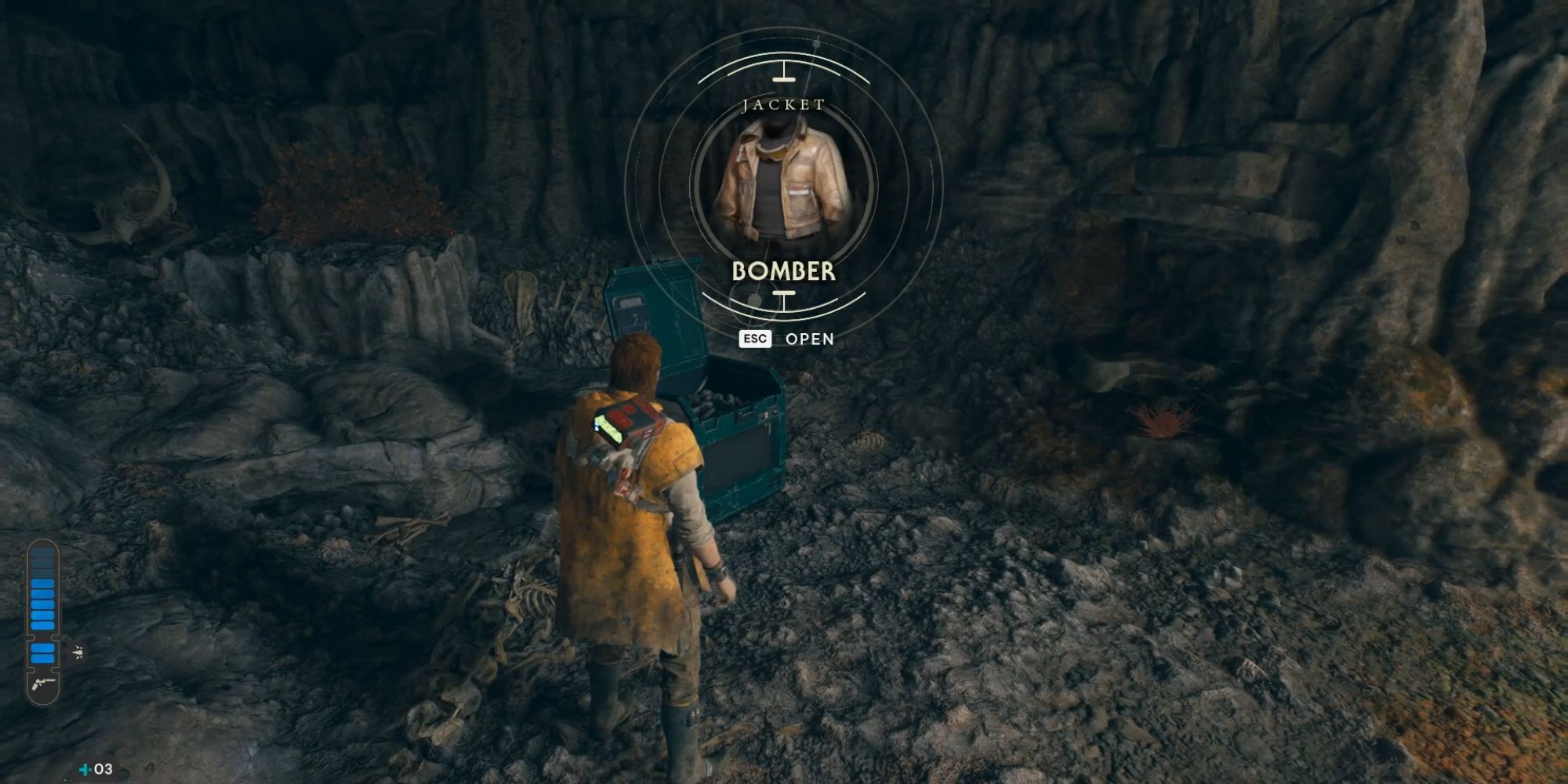
Task: Choose the OPEN option under Bomber
Action: [x=809, y=339]
